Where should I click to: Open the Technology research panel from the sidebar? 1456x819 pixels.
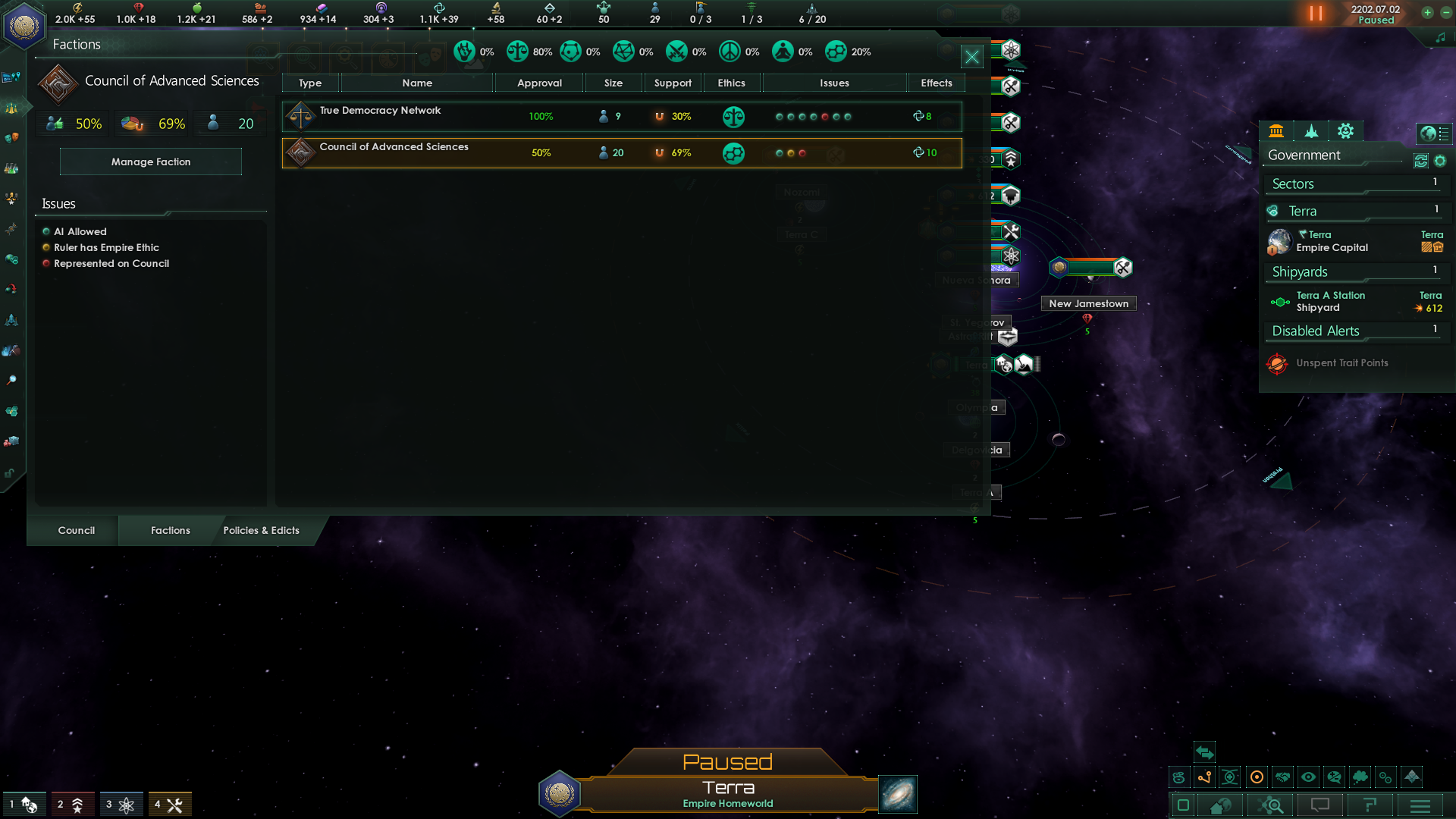(11, 167)
